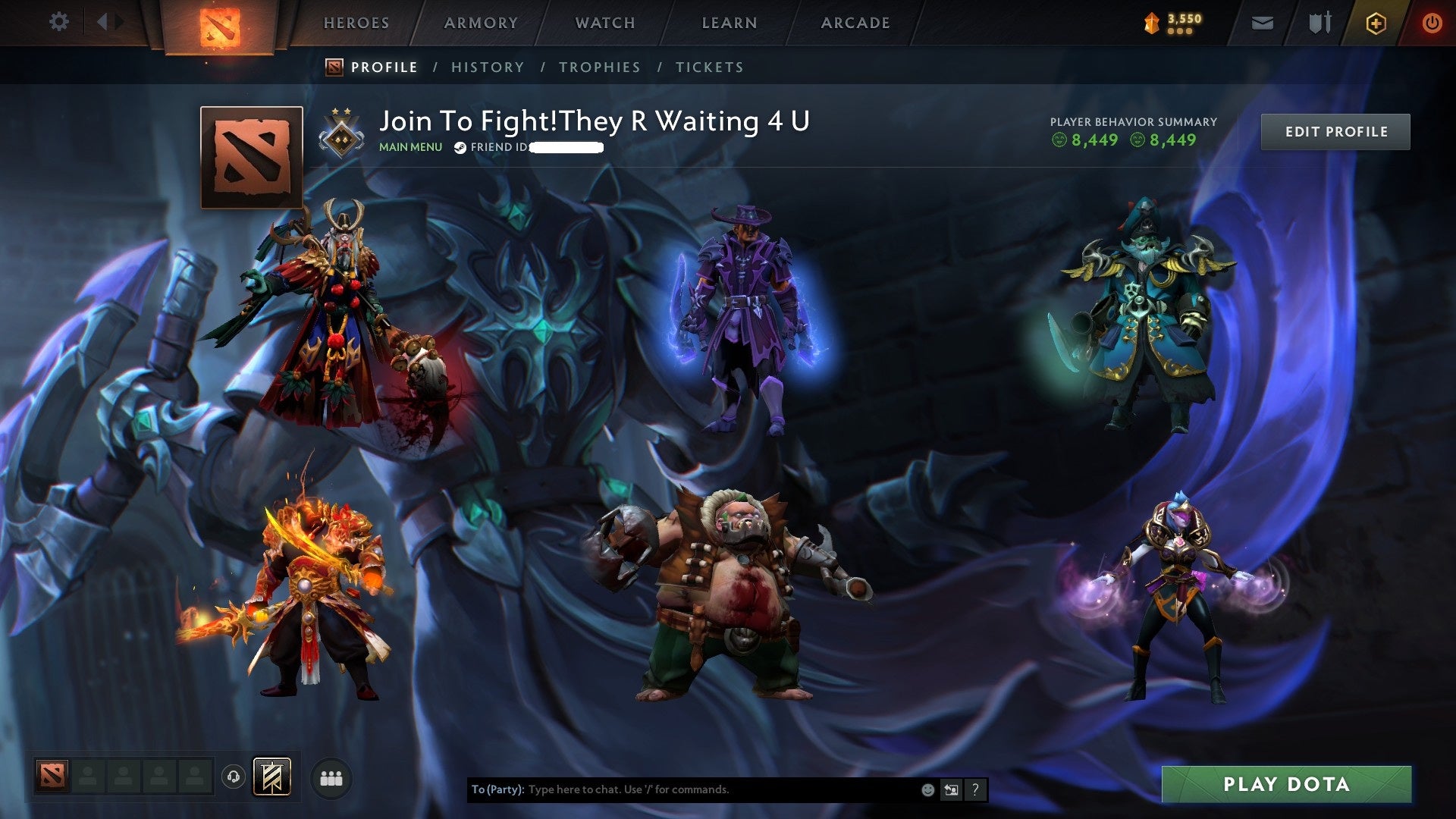Image resolution: width=1456 pixels, height=819 pixels.
Task: Check mail notifications envelope icon
Action: tap(1261, 23)
